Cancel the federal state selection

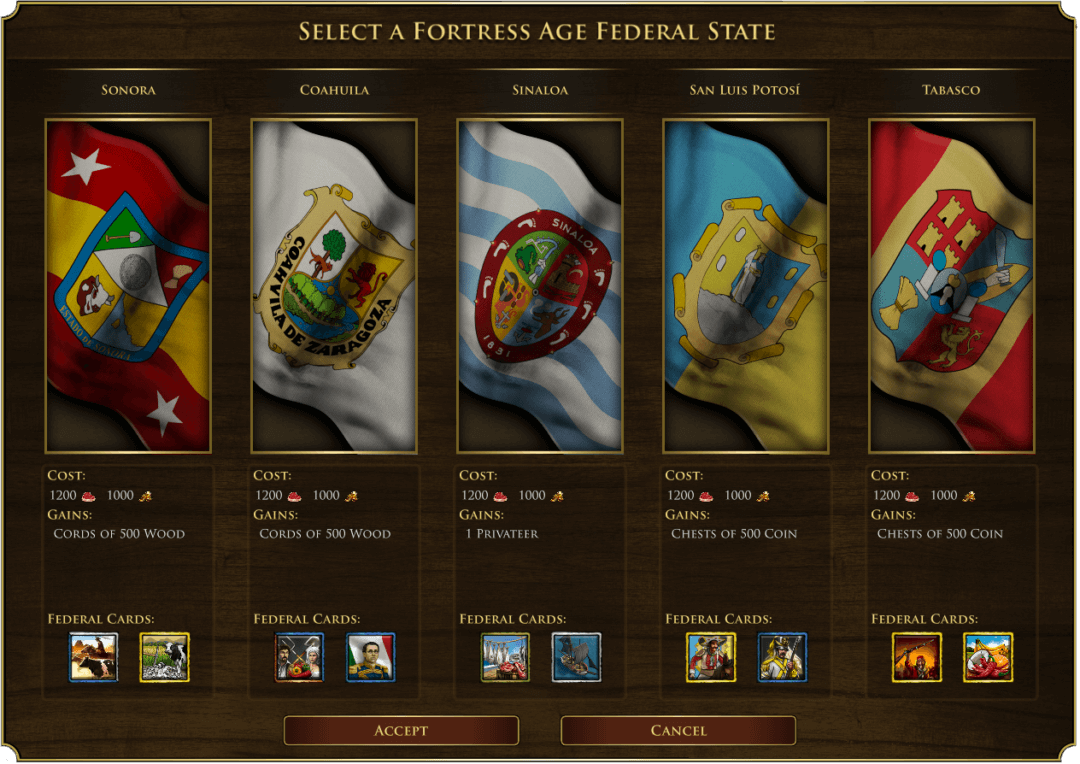(678, 730)
